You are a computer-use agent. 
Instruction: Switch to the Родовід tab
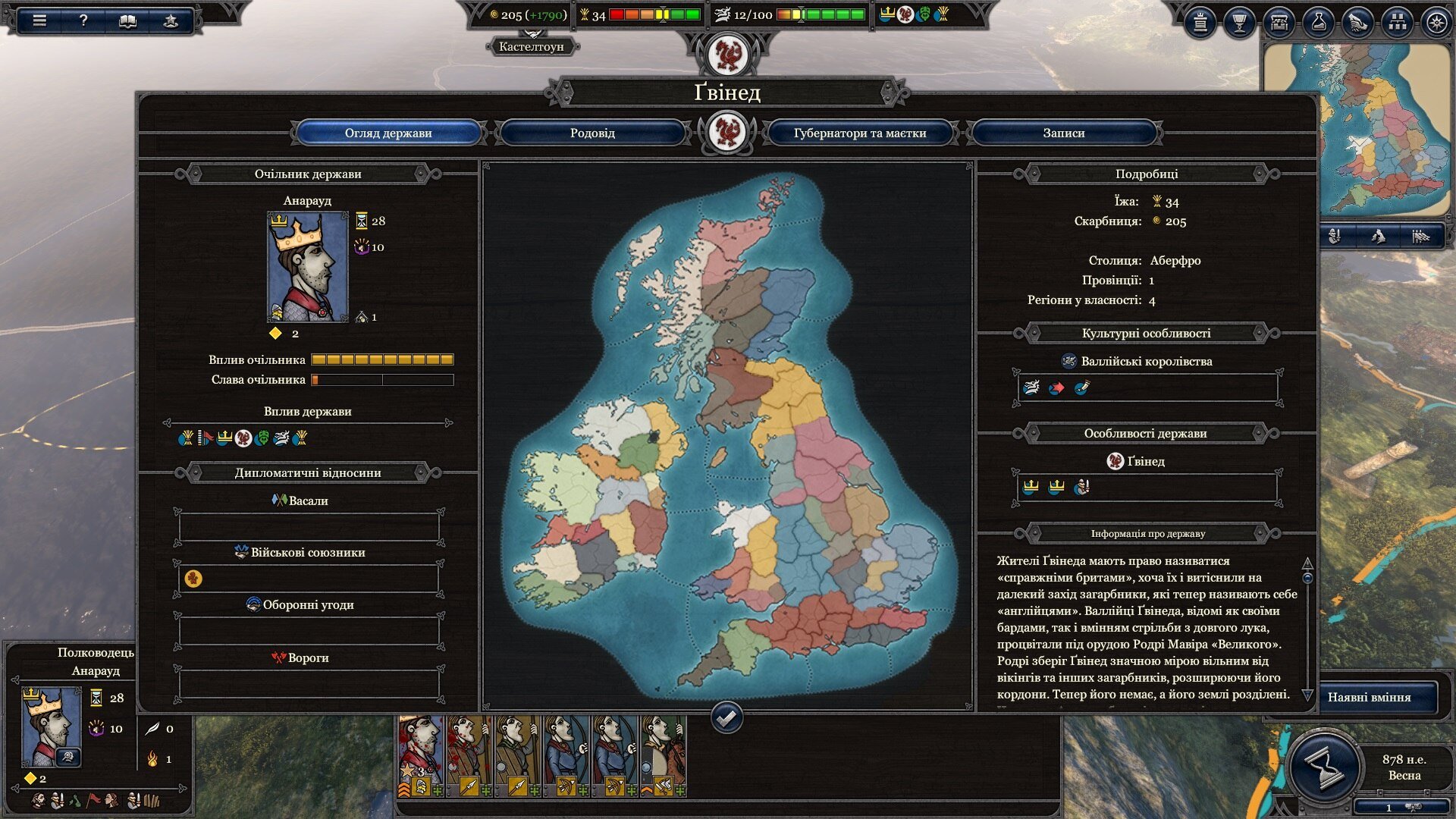(592, 133)
